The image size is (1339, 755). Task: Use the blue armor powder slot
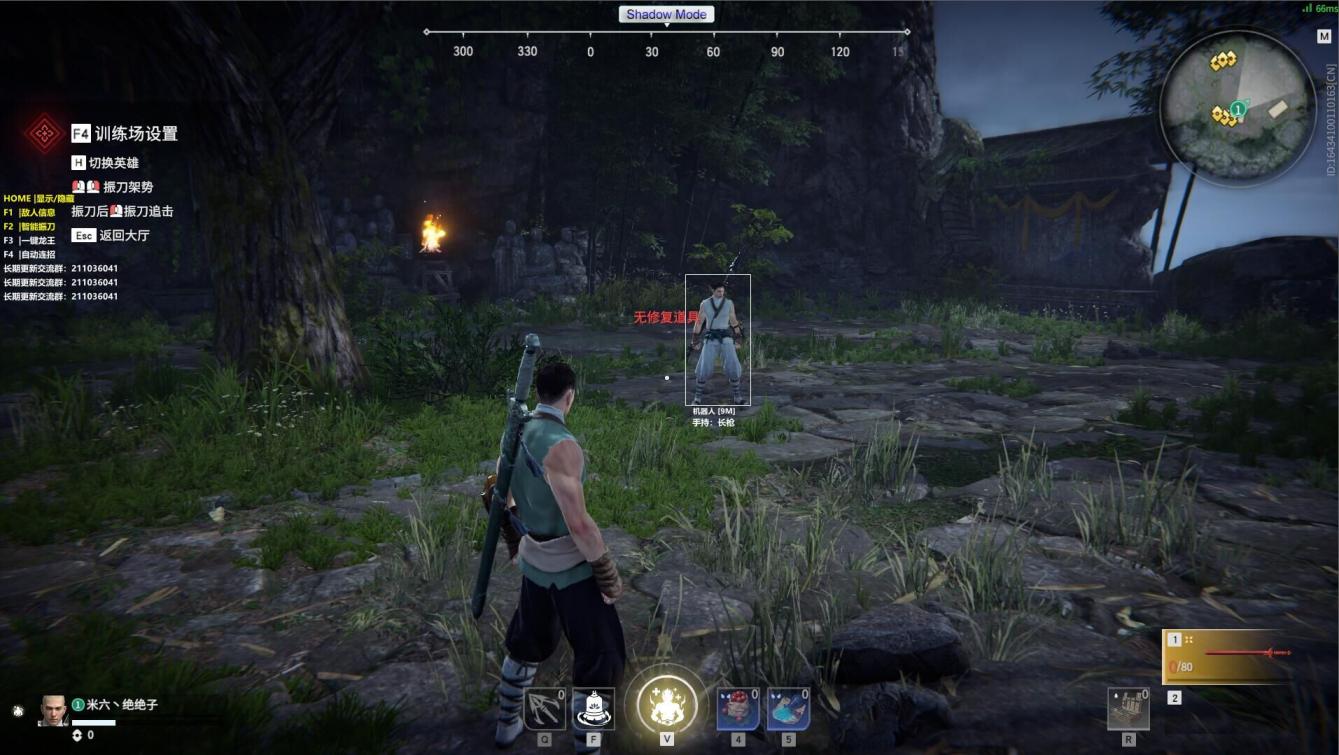[x=788, y=709]
